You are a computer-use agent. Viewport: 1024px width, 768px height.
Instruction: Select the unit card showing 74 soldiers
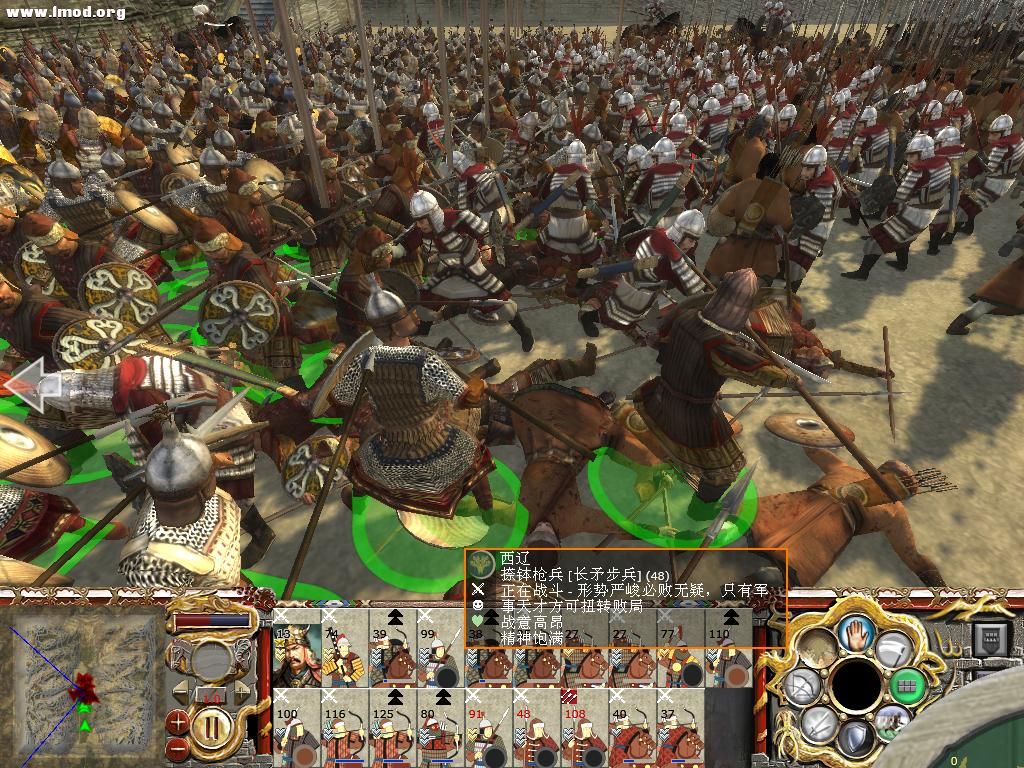(x=345, y=652)
